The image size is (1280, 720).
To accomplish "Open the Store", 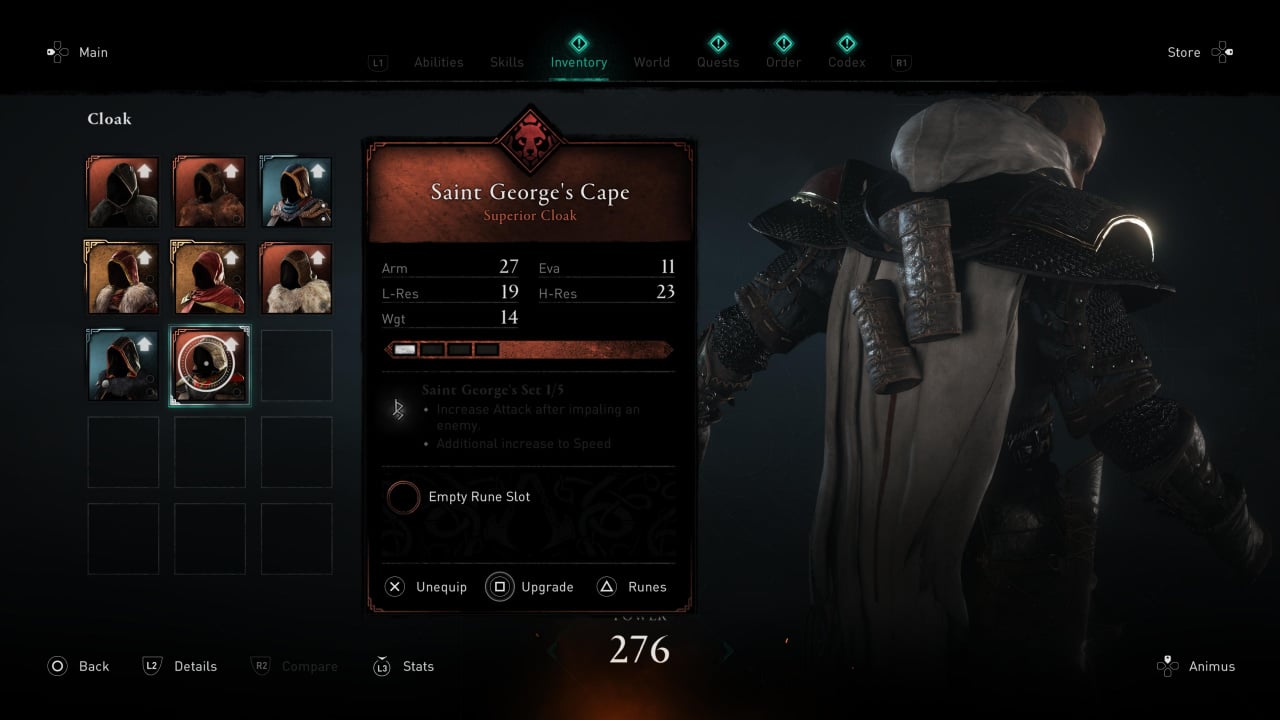I will click(x=1198, y=52).
